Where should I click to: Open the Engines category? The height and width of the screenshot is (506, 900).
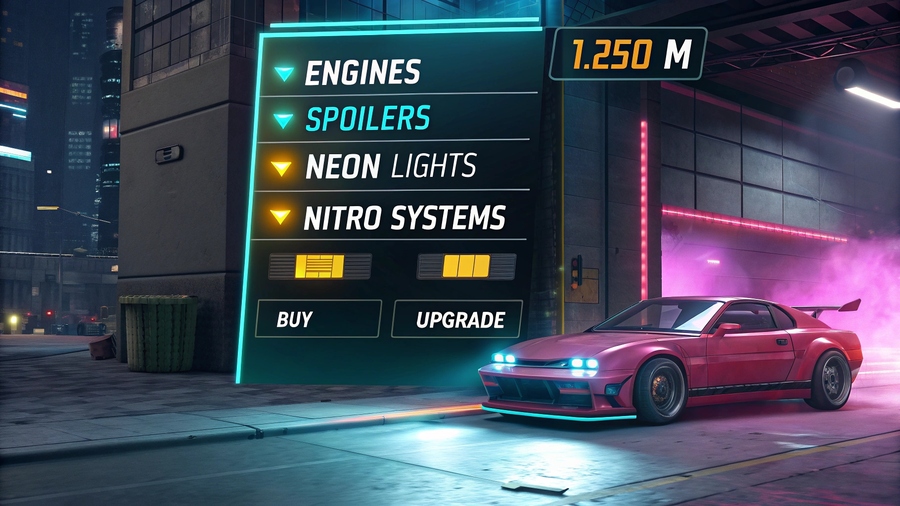362,72
